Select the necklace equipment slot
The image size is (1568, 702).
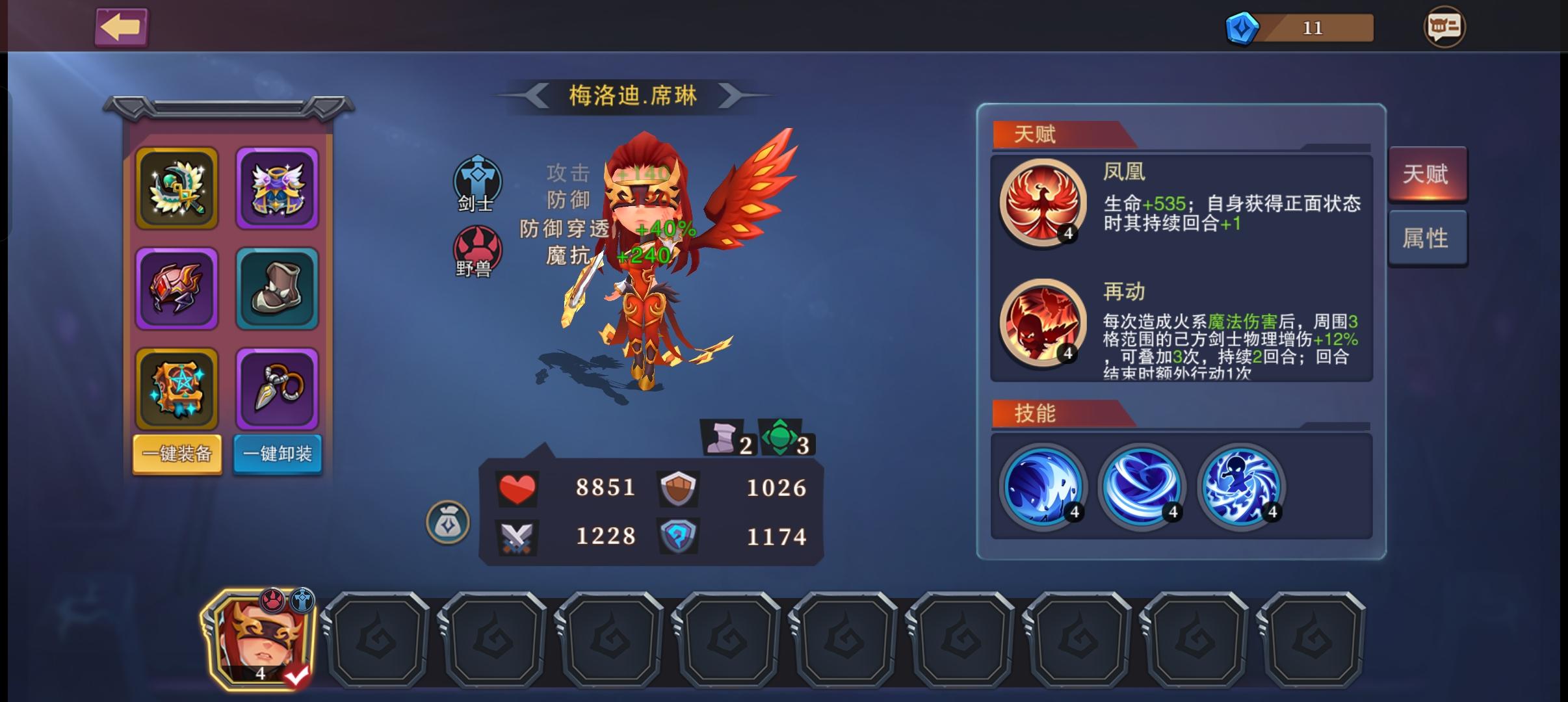[x=277, y=388]
